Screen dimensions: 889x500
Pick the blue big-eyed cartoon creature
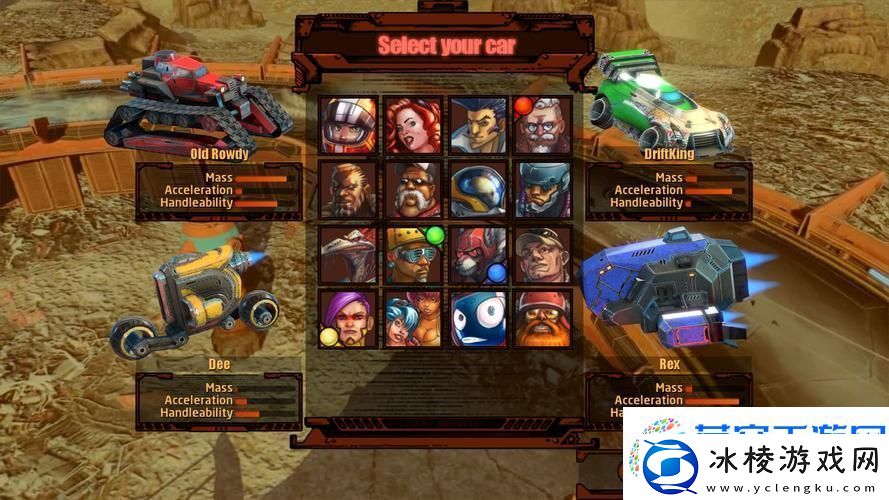[x=478, y=318]
